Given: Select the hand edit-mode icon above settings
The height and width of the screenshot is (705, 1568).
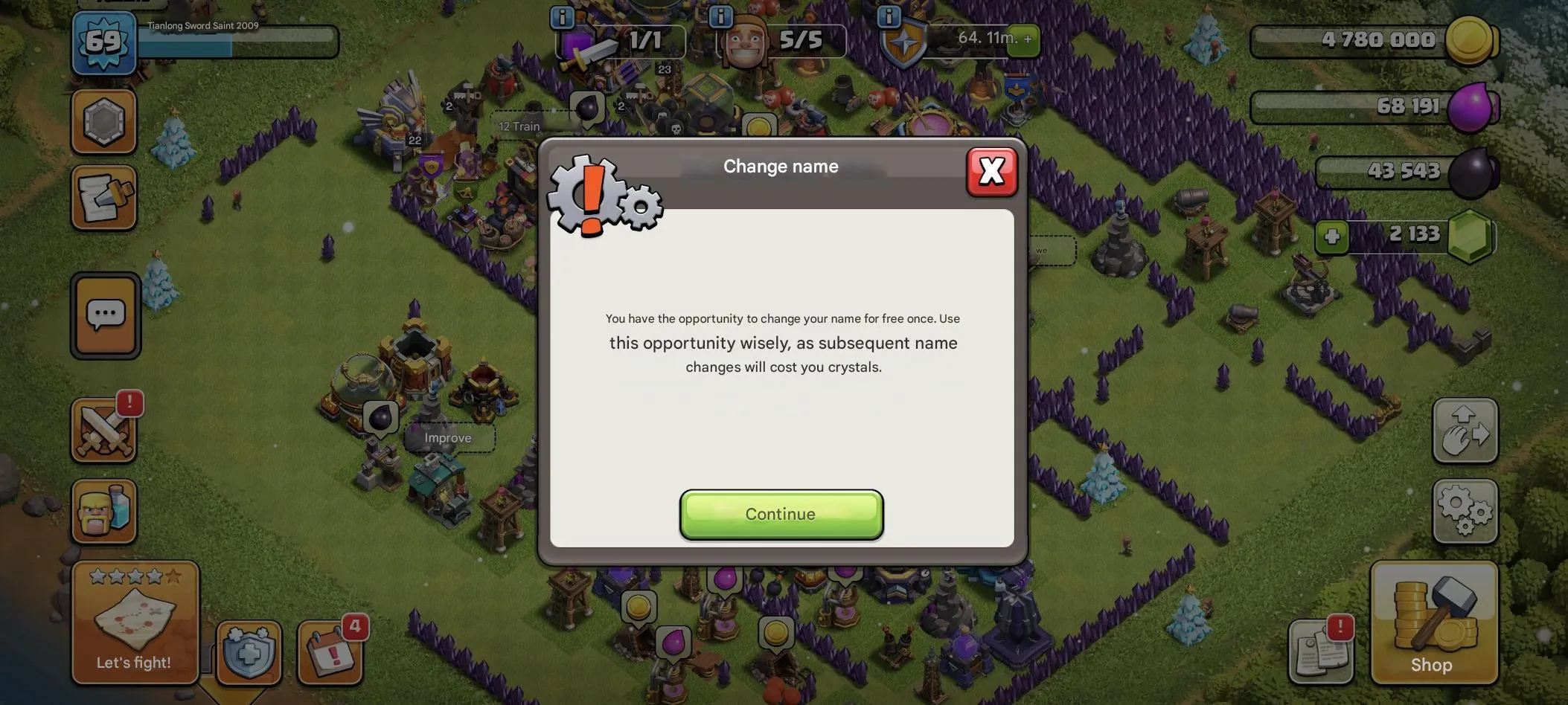Looking at the screenshot, I should coord(1465,431).
